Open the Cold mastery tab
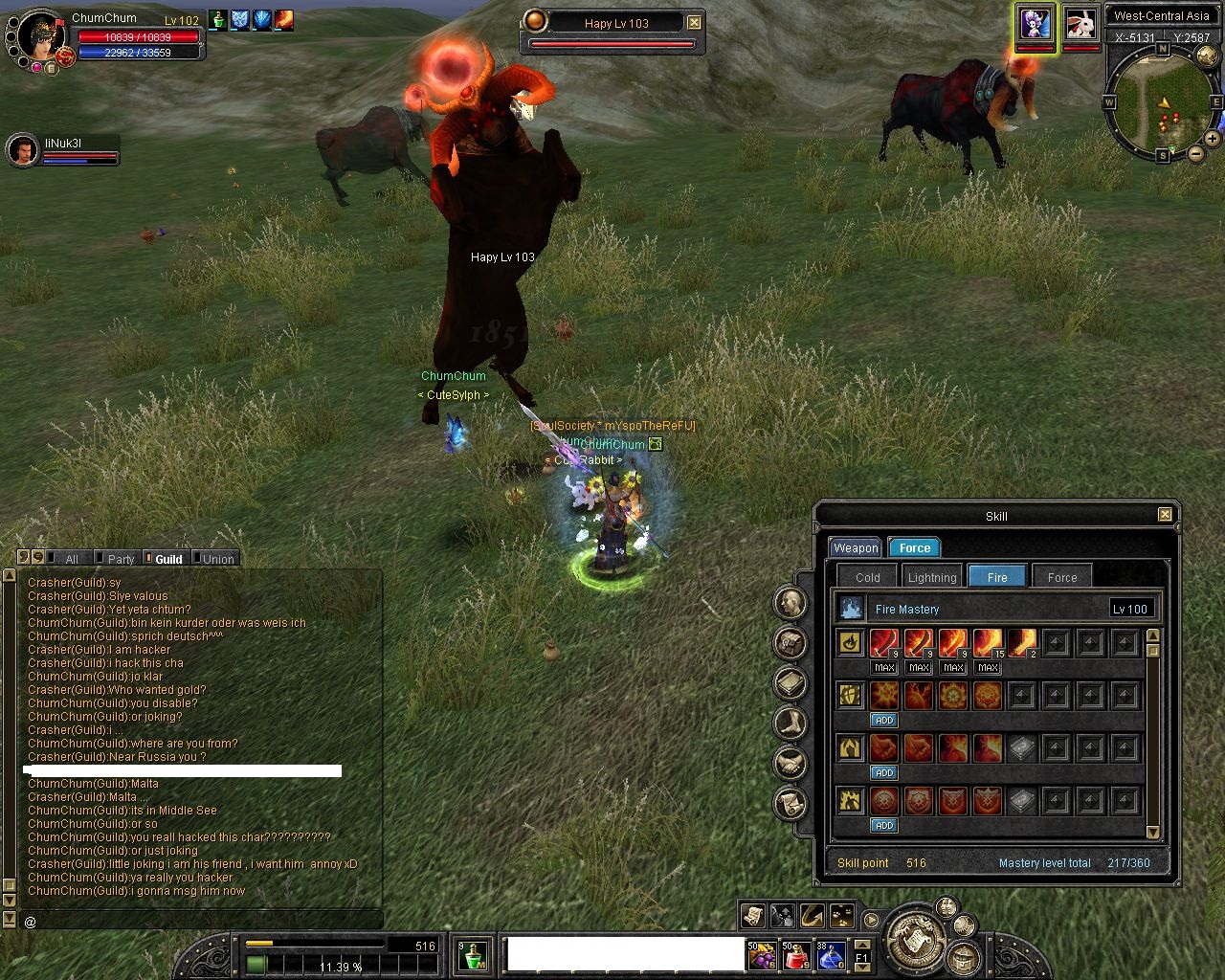 (x=867, y=577)
